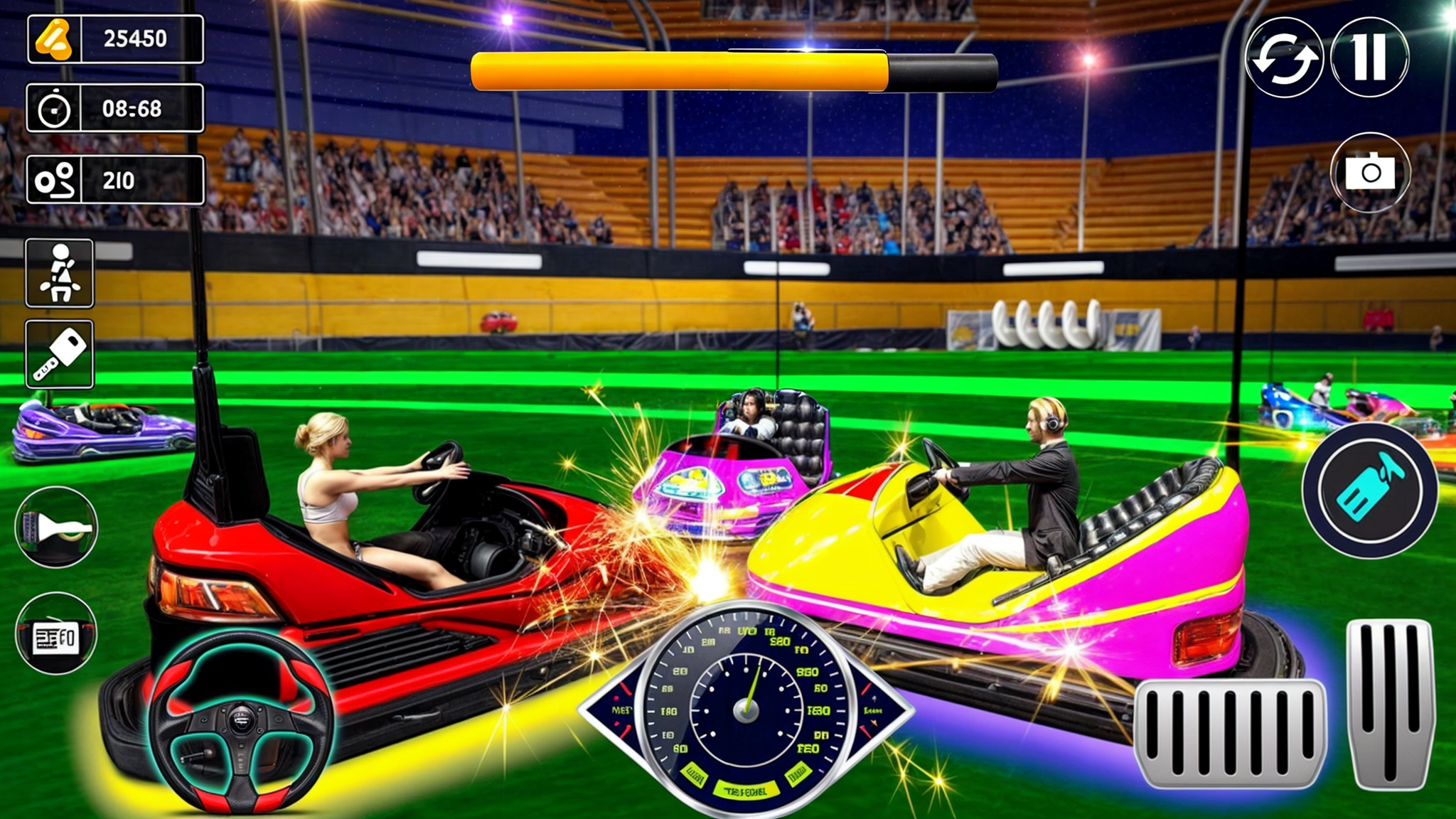Expand the coin counter panel
Viewport: 1456px width, 819px height.
(x=114, y=39)
